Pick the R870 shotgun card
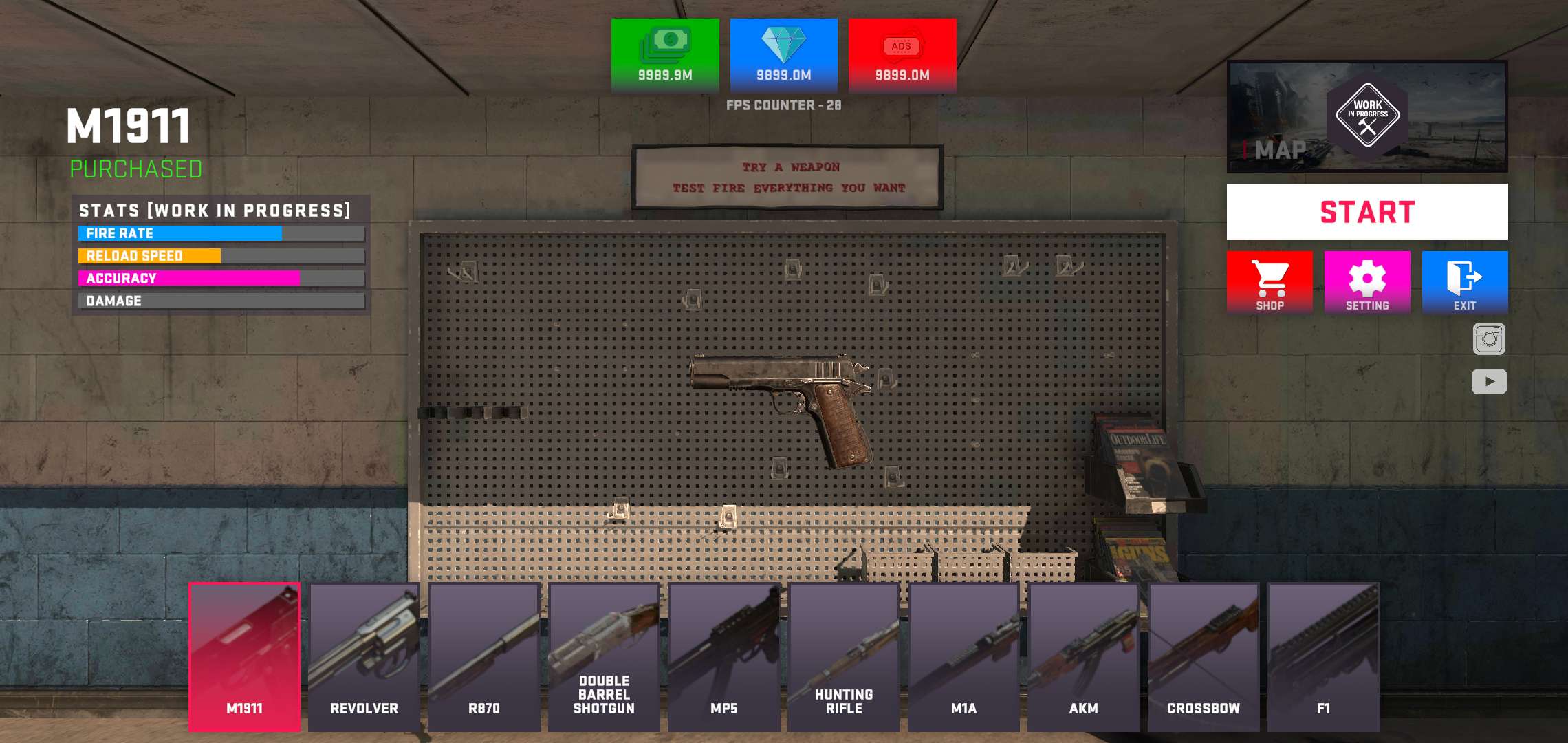Viewport: 1568px width, 743px height. 484,657
